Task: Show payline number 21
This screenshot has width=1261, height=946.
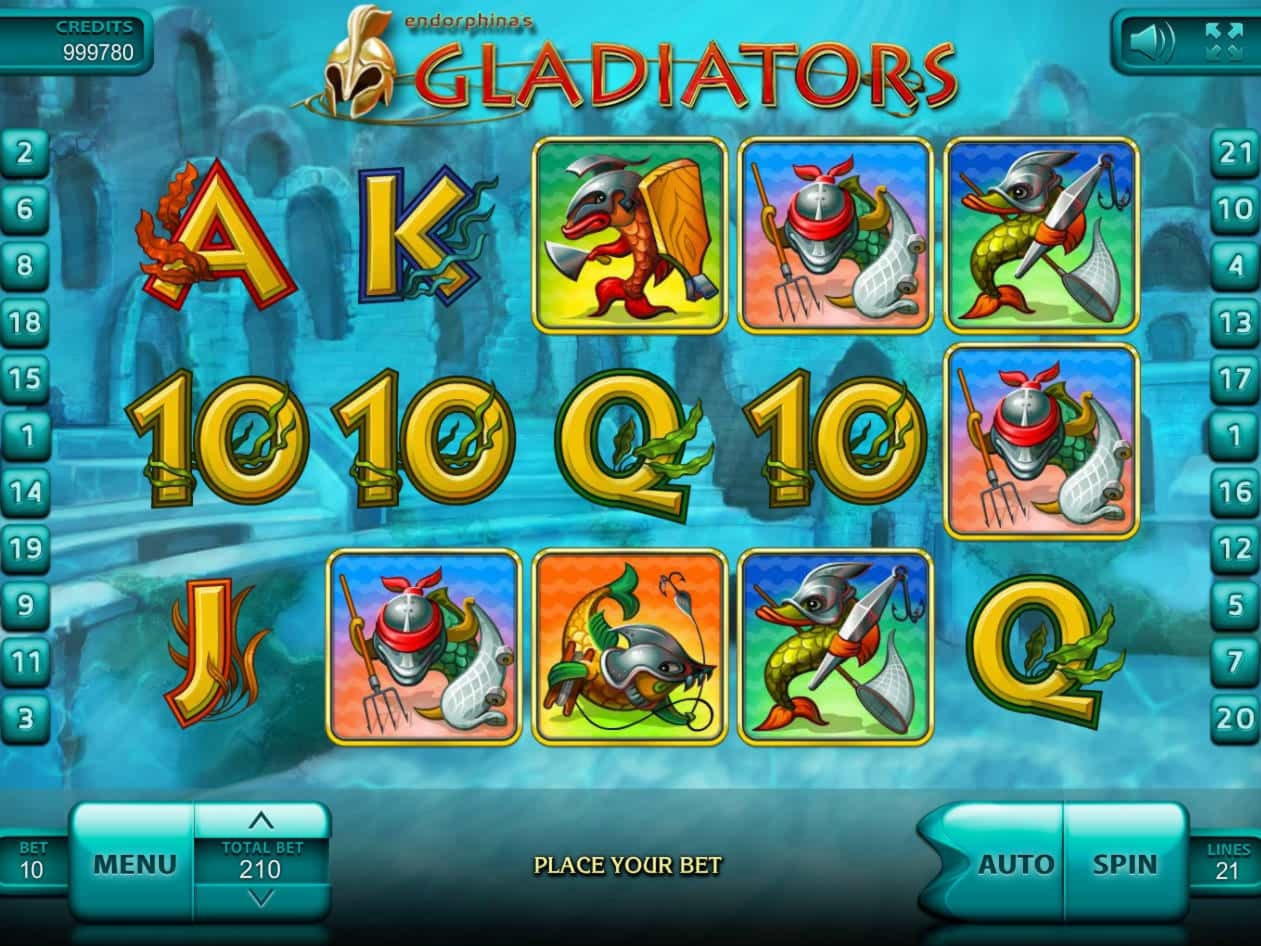Action: point(1236,154)
